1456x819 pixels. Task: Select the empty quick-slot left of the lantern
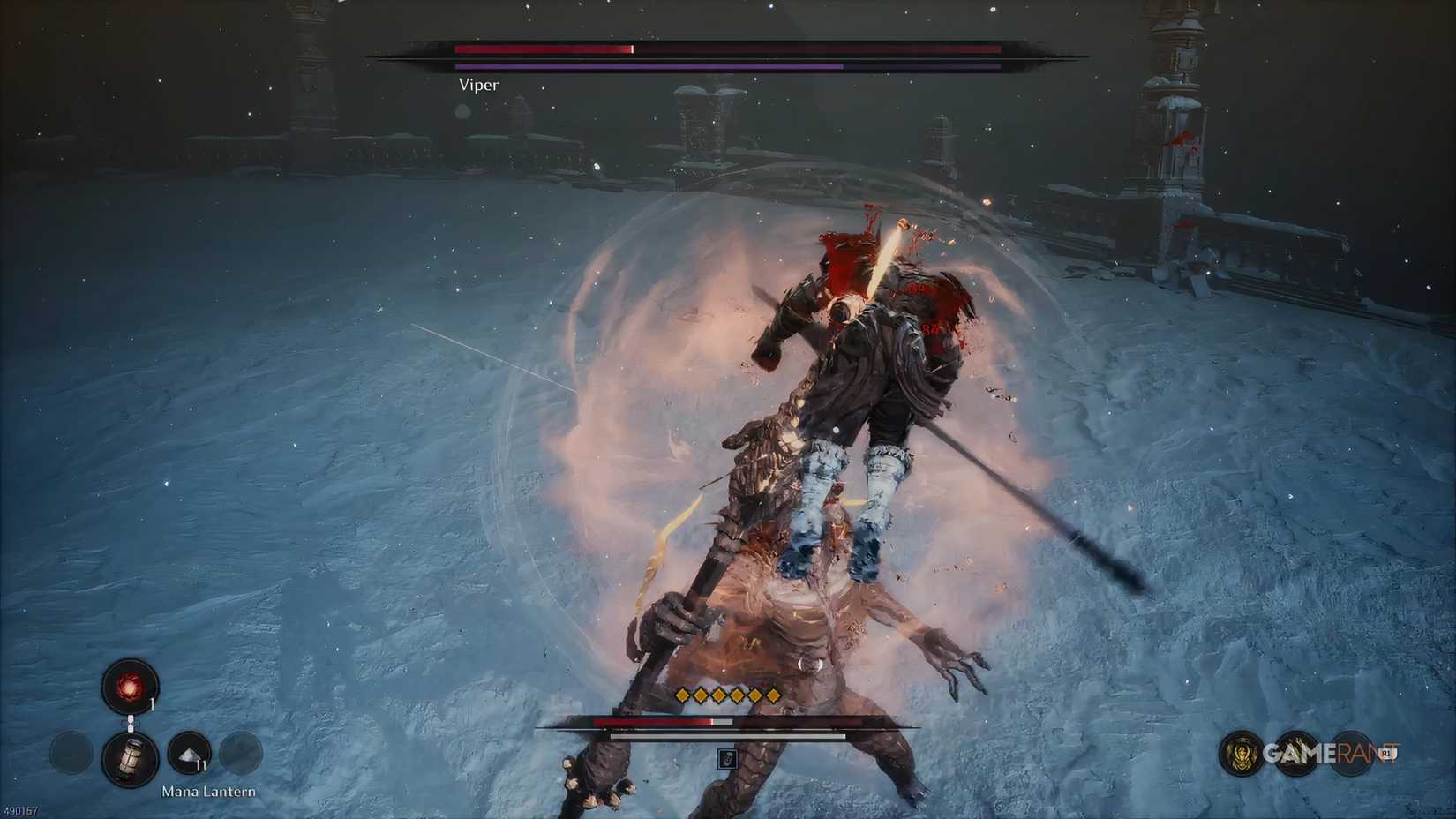pos(71,752)
